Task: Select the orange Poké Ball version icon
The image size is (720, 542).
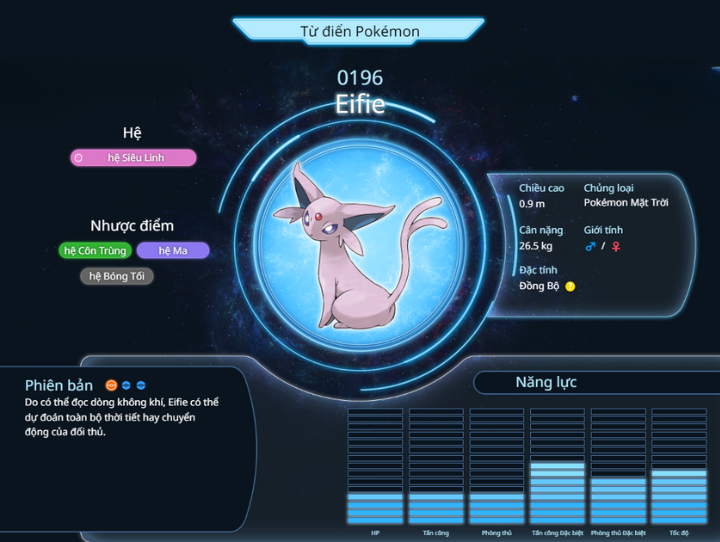Action: 111,384
